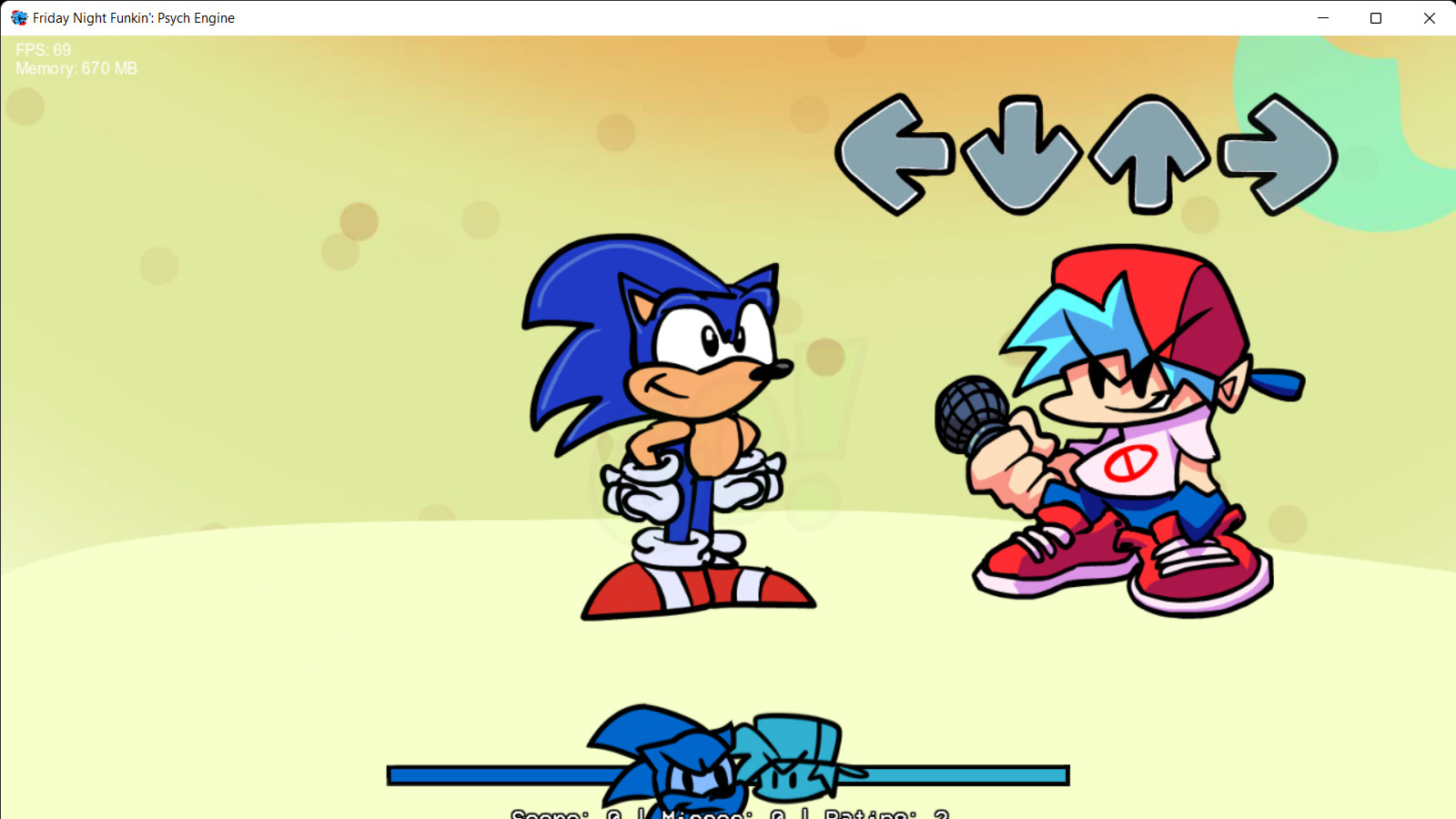Toggle the Memory usage display

coord(76,68)
